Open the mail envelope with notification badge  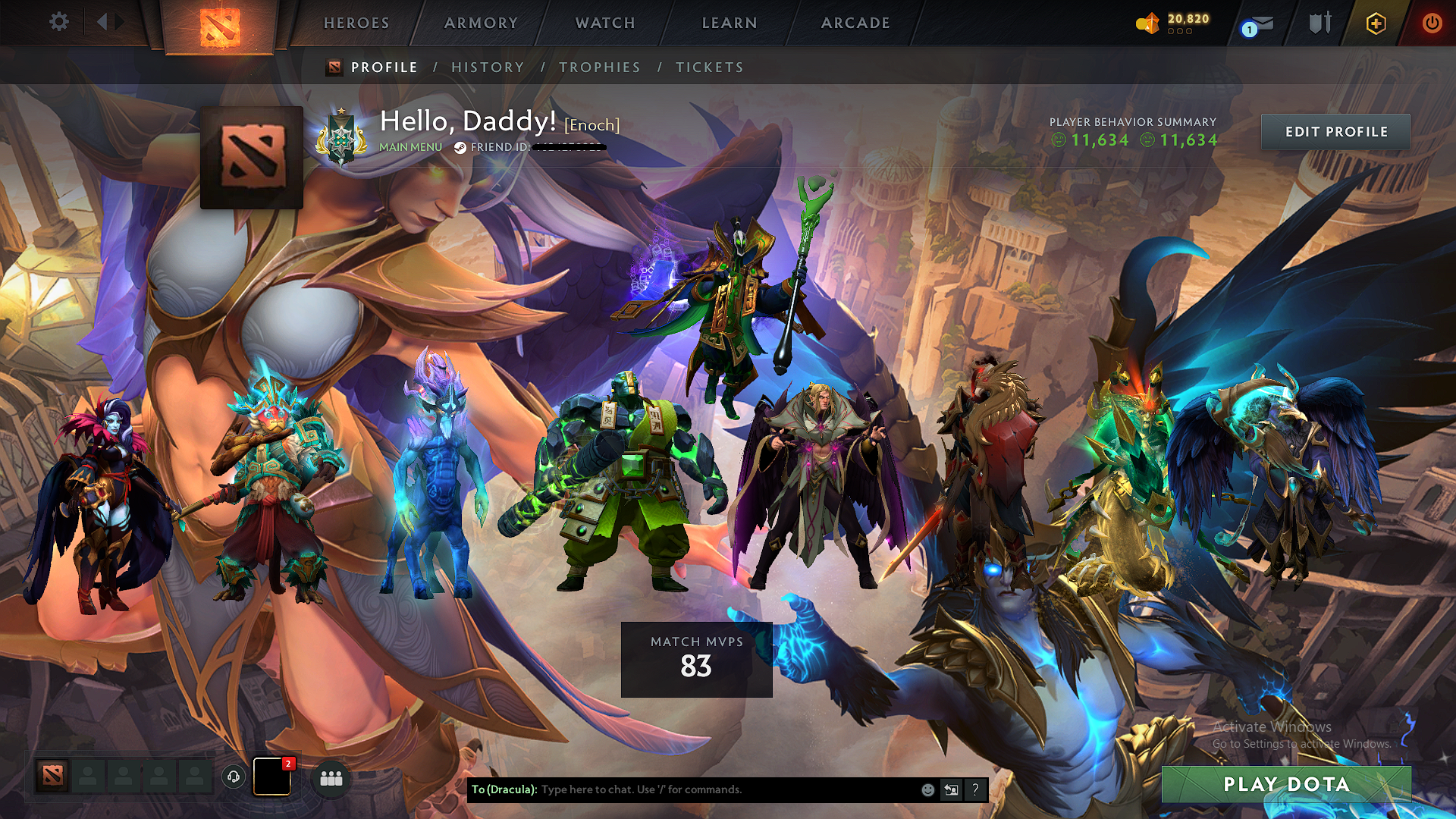tap(1262, 24)
